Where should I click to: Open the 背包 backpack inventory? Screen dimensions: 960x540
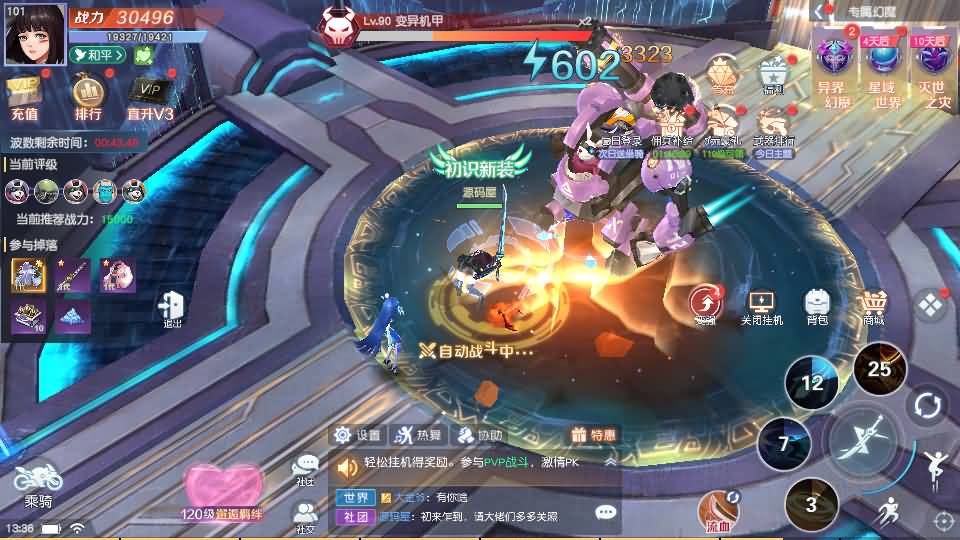pos(817,305)
